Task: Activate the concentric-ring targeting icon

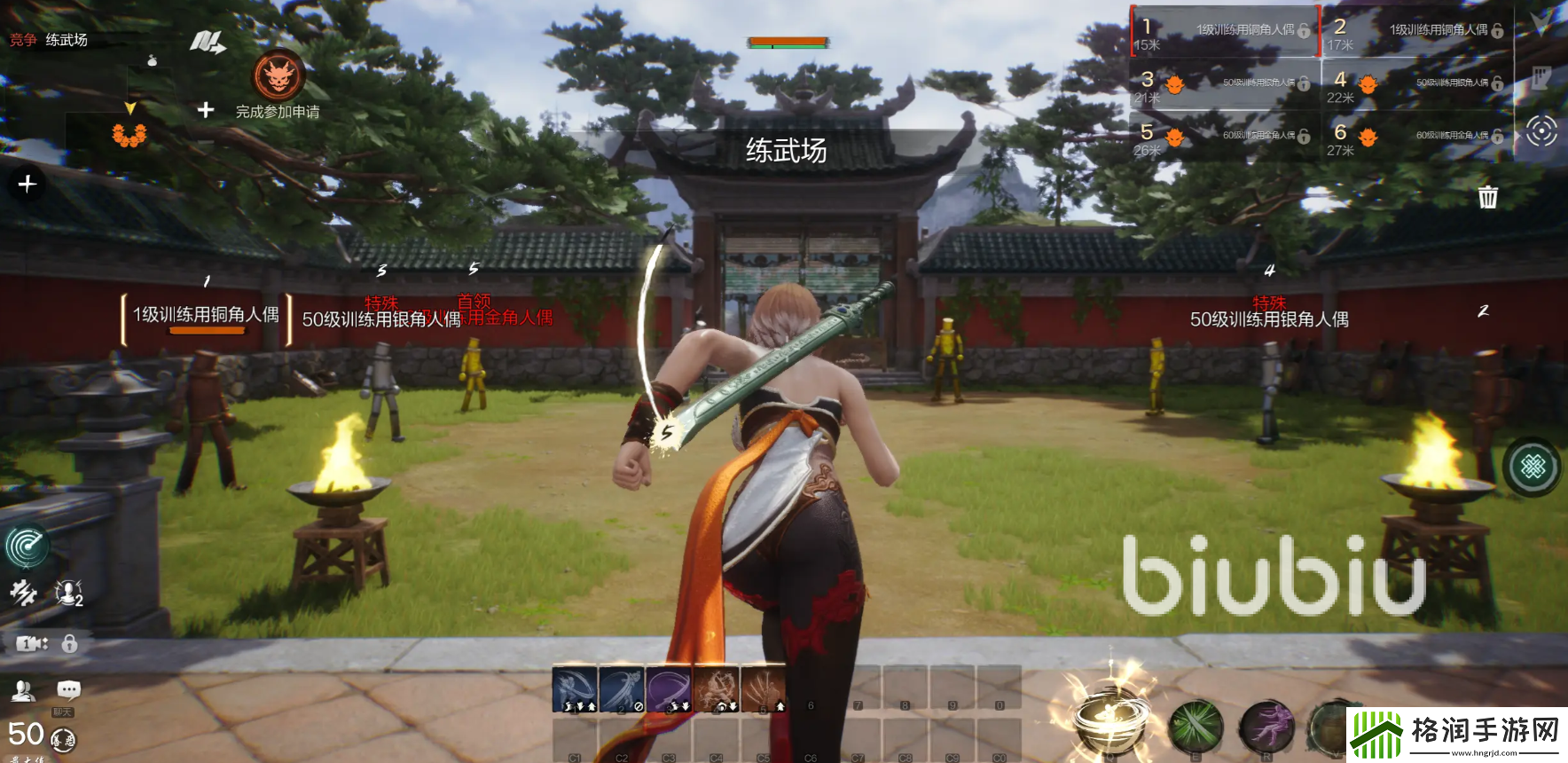Action: click(x=1541, y=132)
